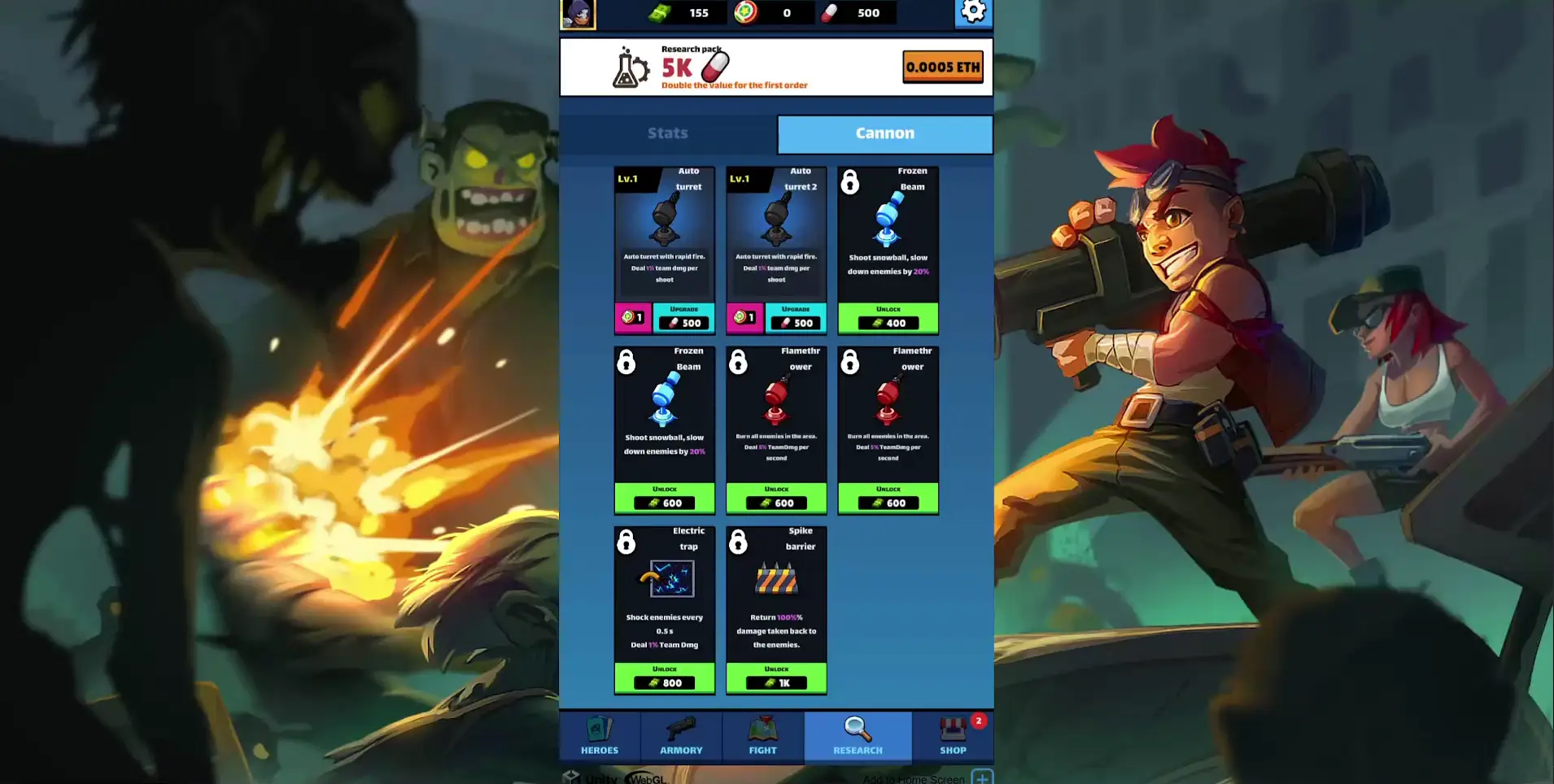
Task: Unlock Electric trap for 800
Action: tap(664, 678)
